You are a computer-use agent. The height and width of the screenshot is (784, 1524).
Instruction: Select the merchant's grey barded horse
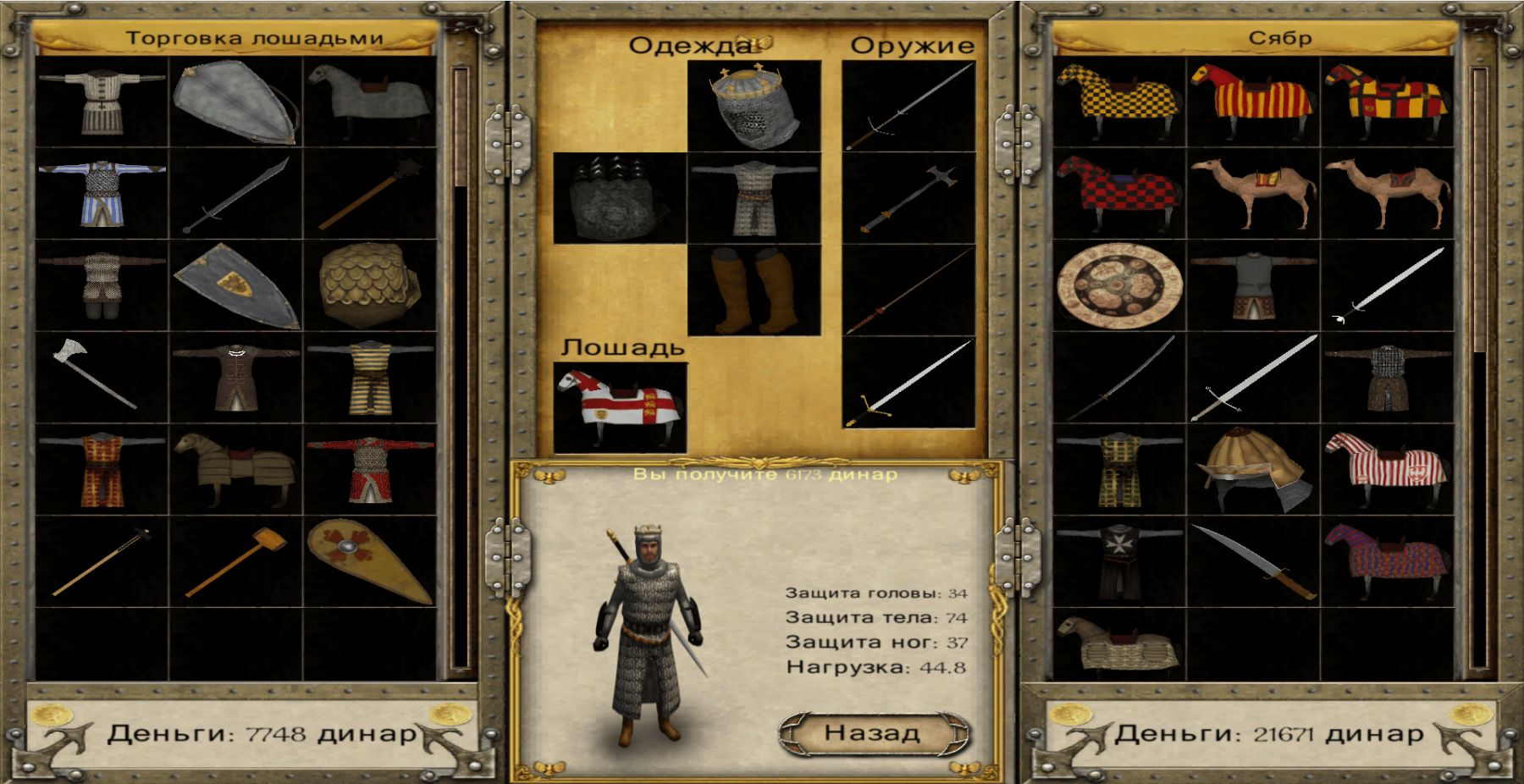[370, 102]
